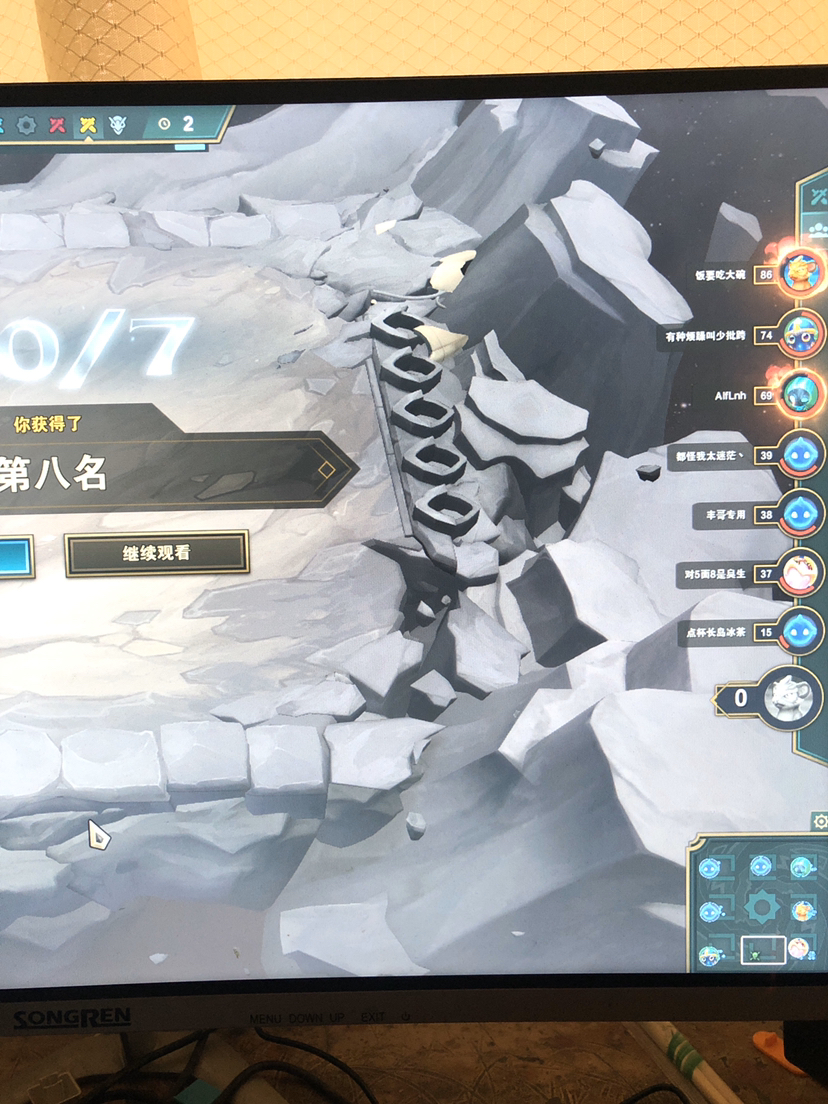Click the blue exit button beside 继续观看
This screenshot has width=828, height=1104.
pyautogui.click(x=16, y=556)
